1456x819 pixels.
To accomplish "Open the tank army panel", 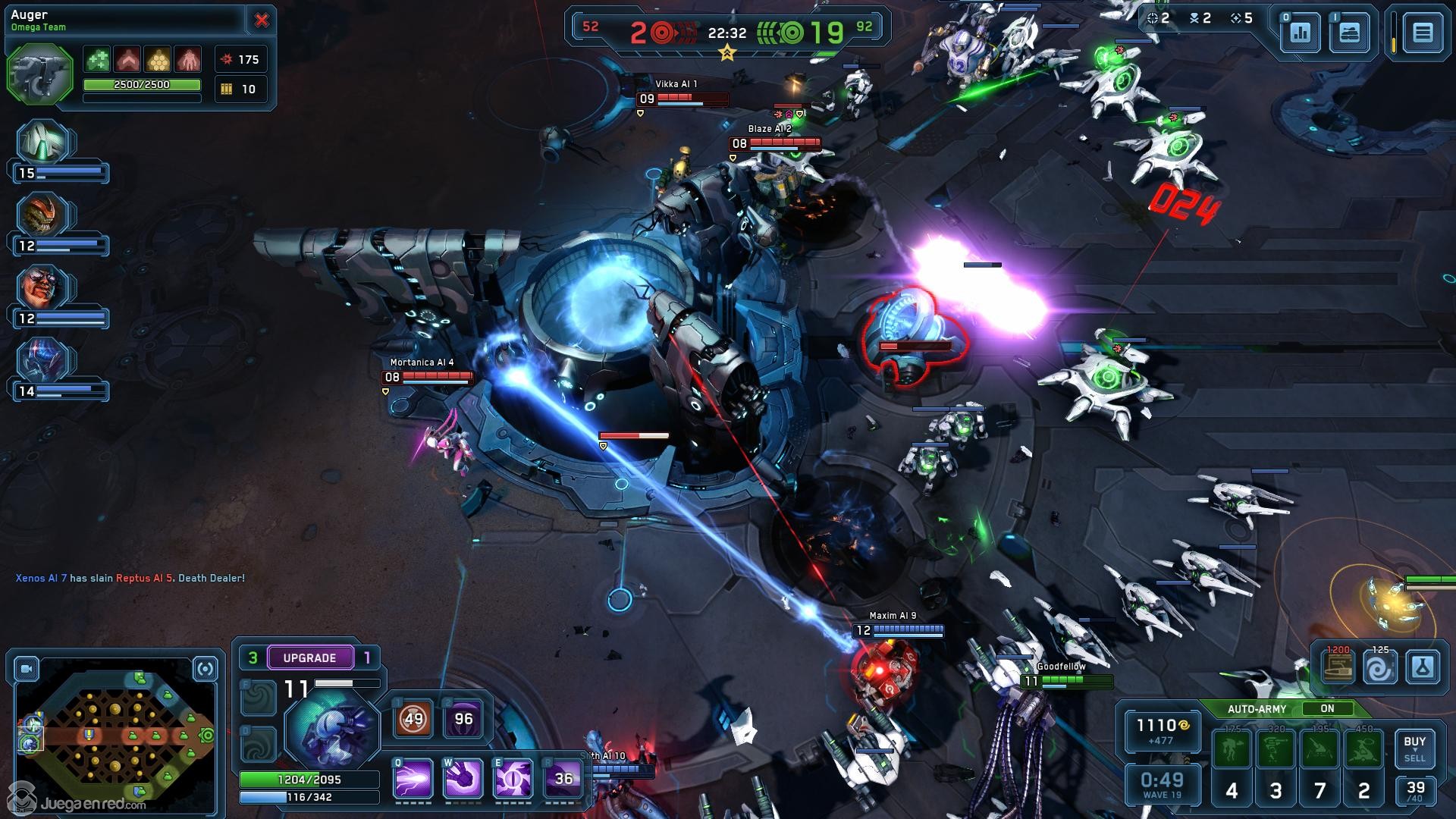I will 1350,33.
